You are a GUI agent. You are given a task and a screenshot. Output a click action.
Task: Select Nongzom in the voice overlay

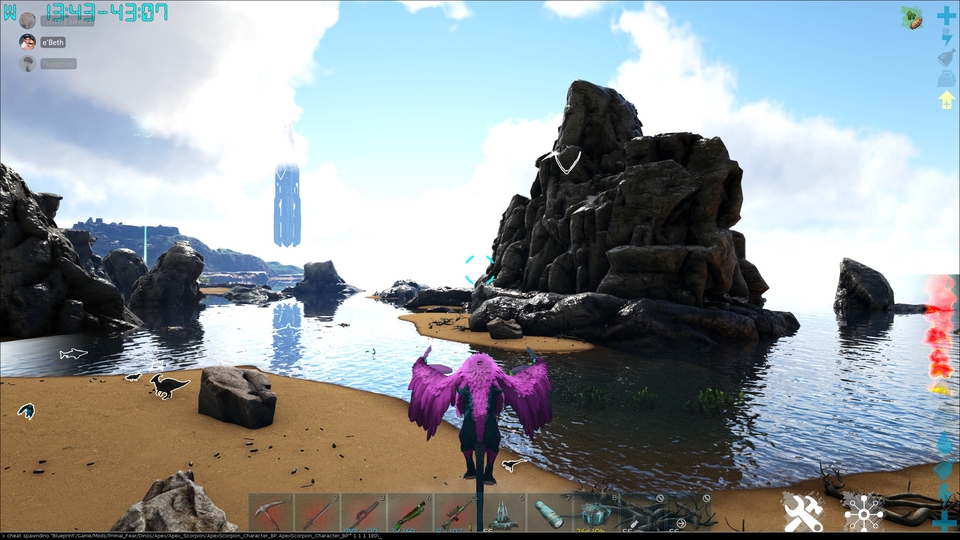57,63
